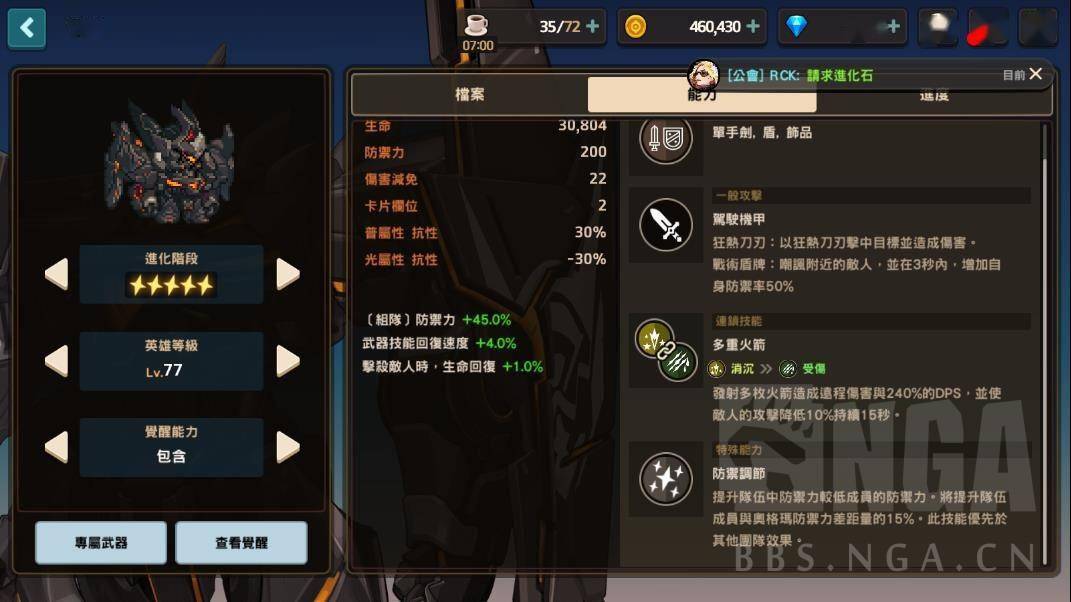Toggle awakening ability with right arrow
The width and height of the screenshot is (1071, 602).
point(288,447)
